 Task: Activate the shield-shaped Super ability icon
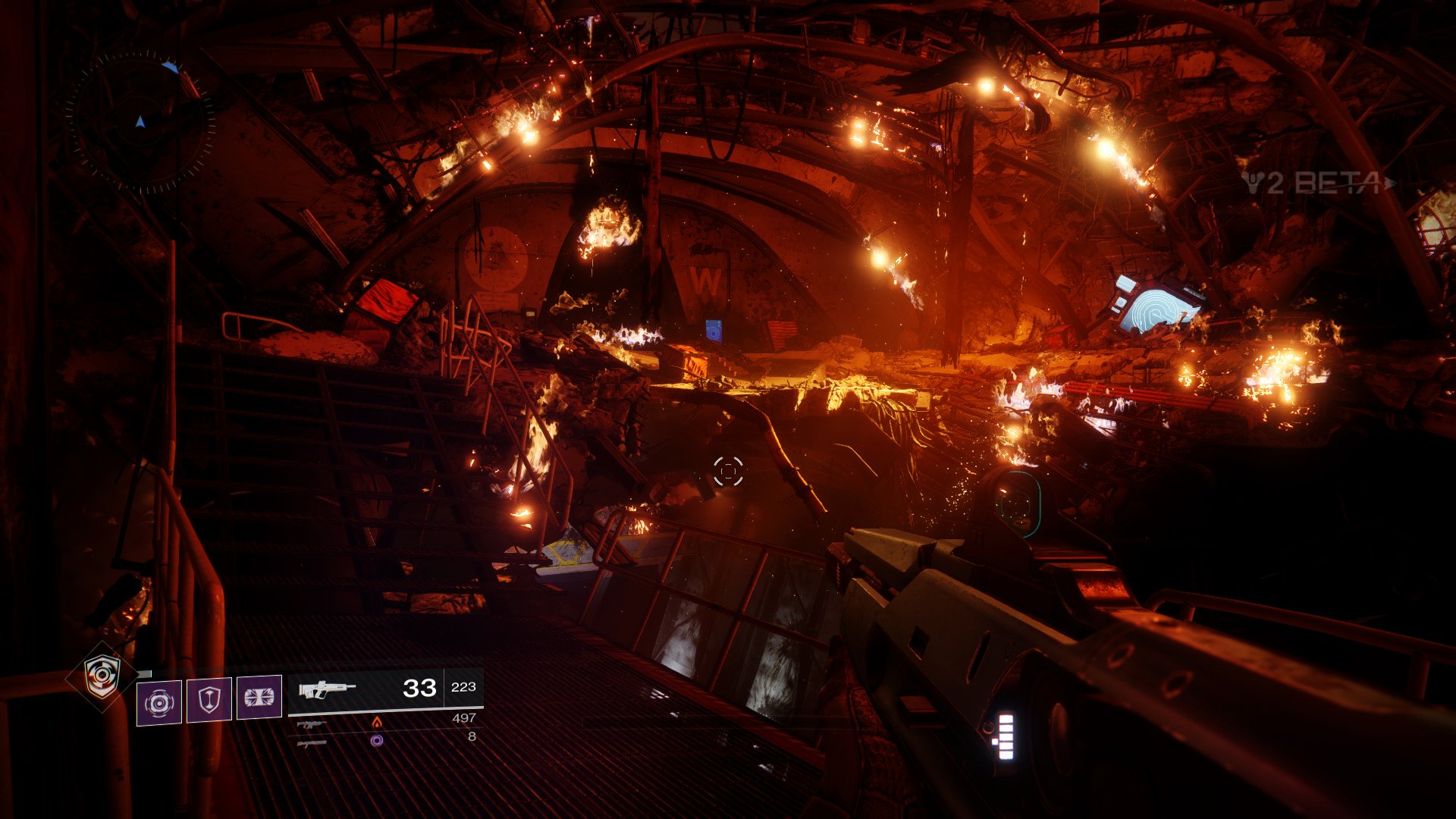coord(102,675)
